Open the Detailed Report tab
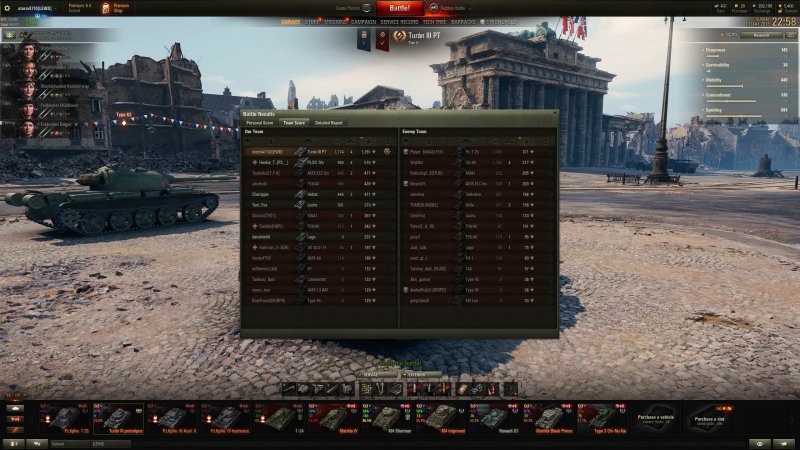Screen dimensions: 800x450 329,122
